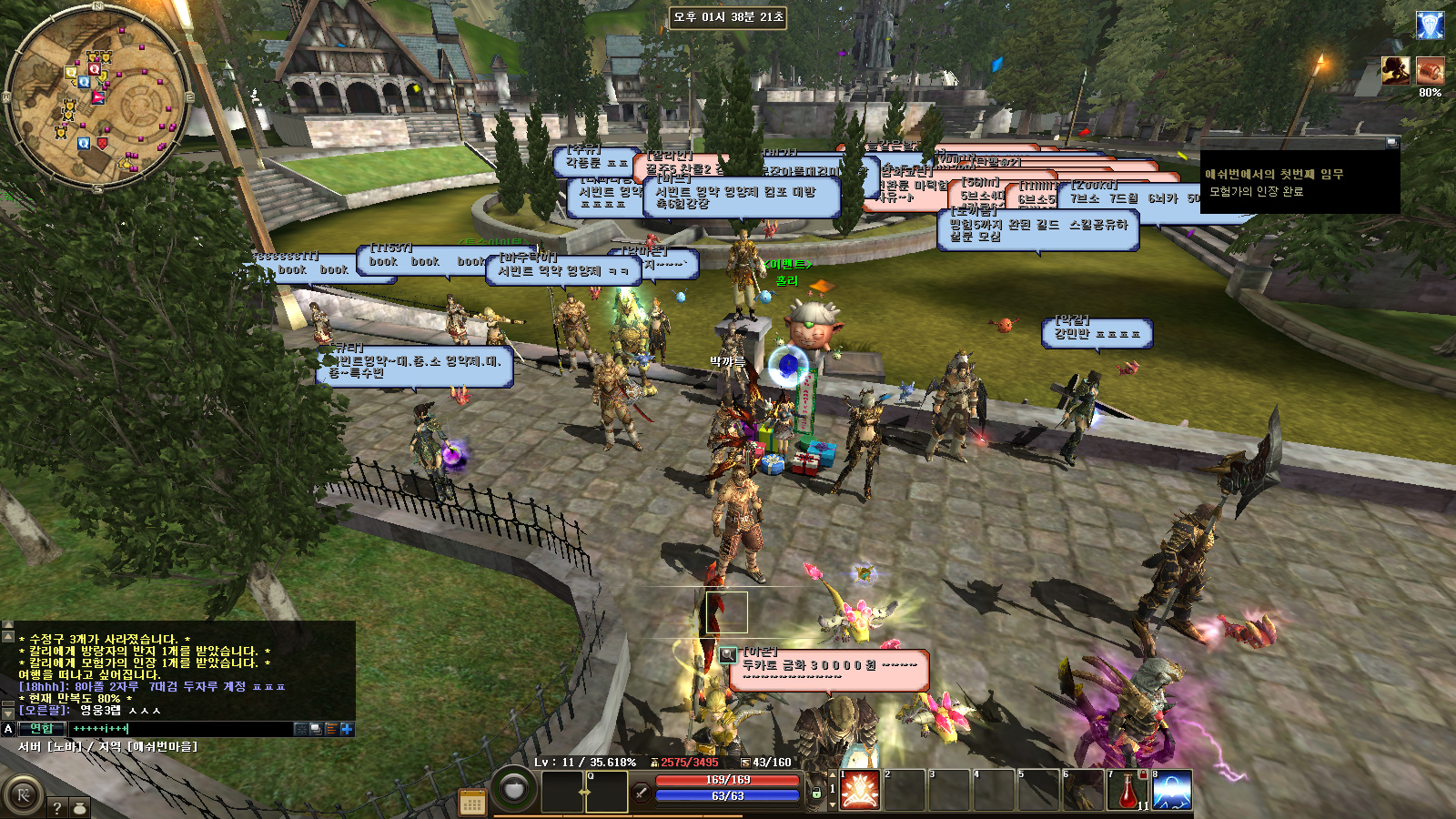Screen dimensions: 1456x819
Task: Use the red potion in slot 7
Action: point(1127,790)
